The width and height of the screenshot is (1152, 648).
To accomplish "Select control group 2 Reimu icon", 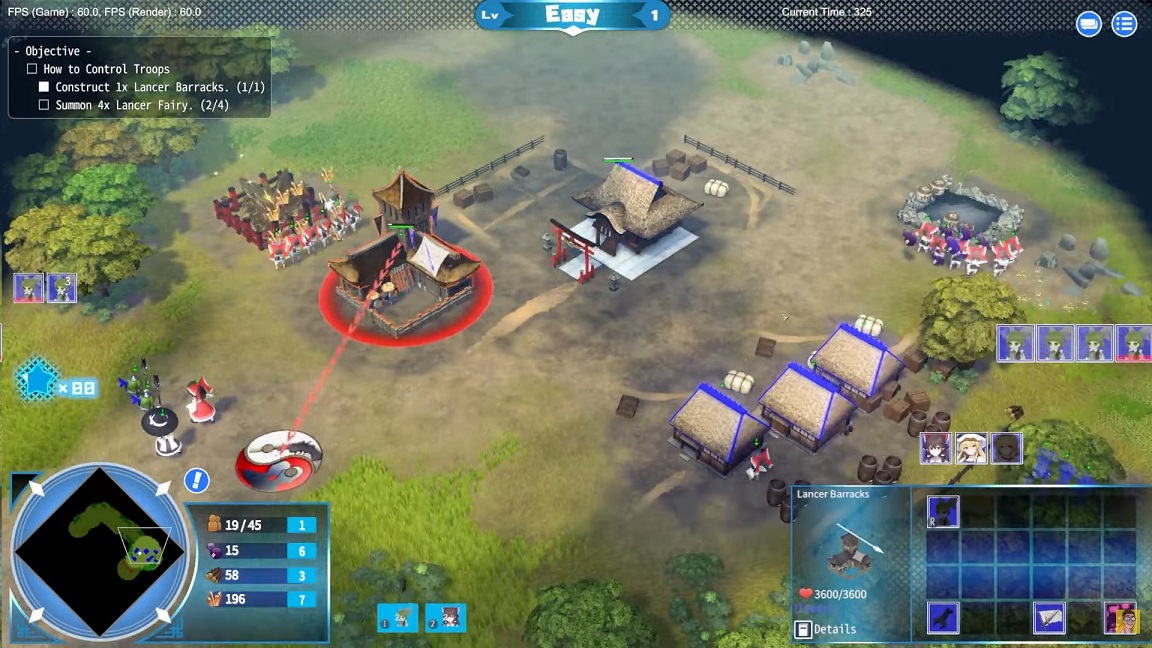I will (445, 618).
